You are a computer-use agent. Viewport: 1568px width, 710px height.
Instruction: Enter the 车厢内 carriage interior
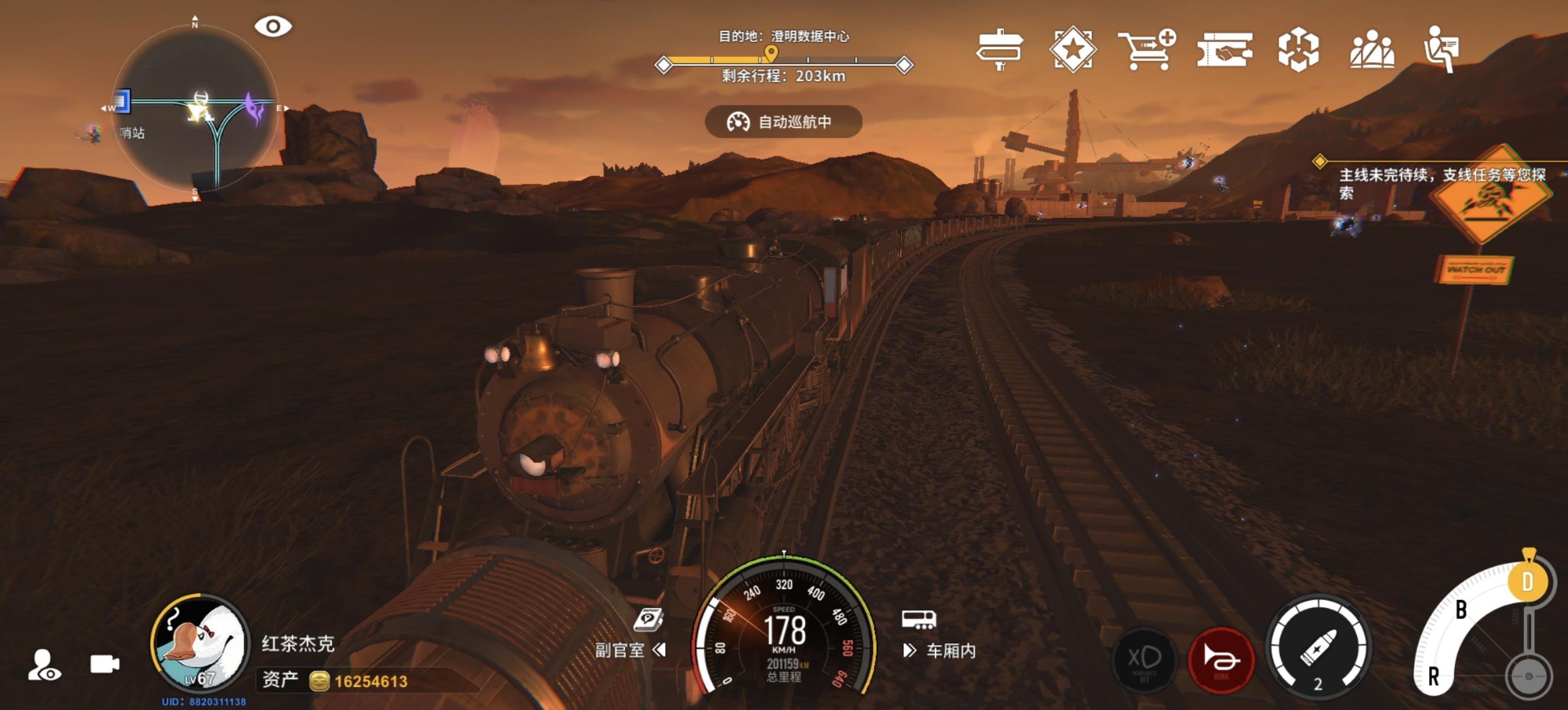click(x=940, y=650)
